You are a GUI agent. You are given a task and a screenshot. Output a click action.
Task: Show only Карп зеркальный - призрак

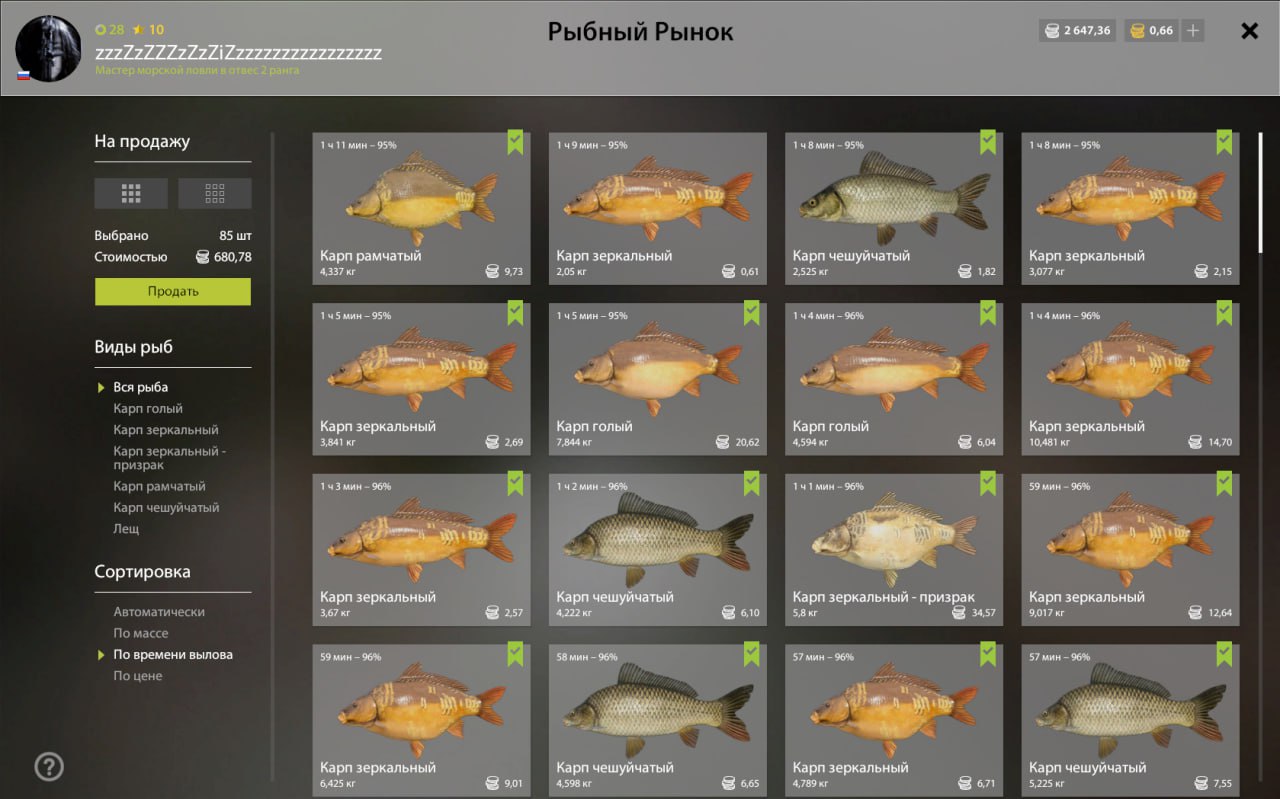point(169,457)
